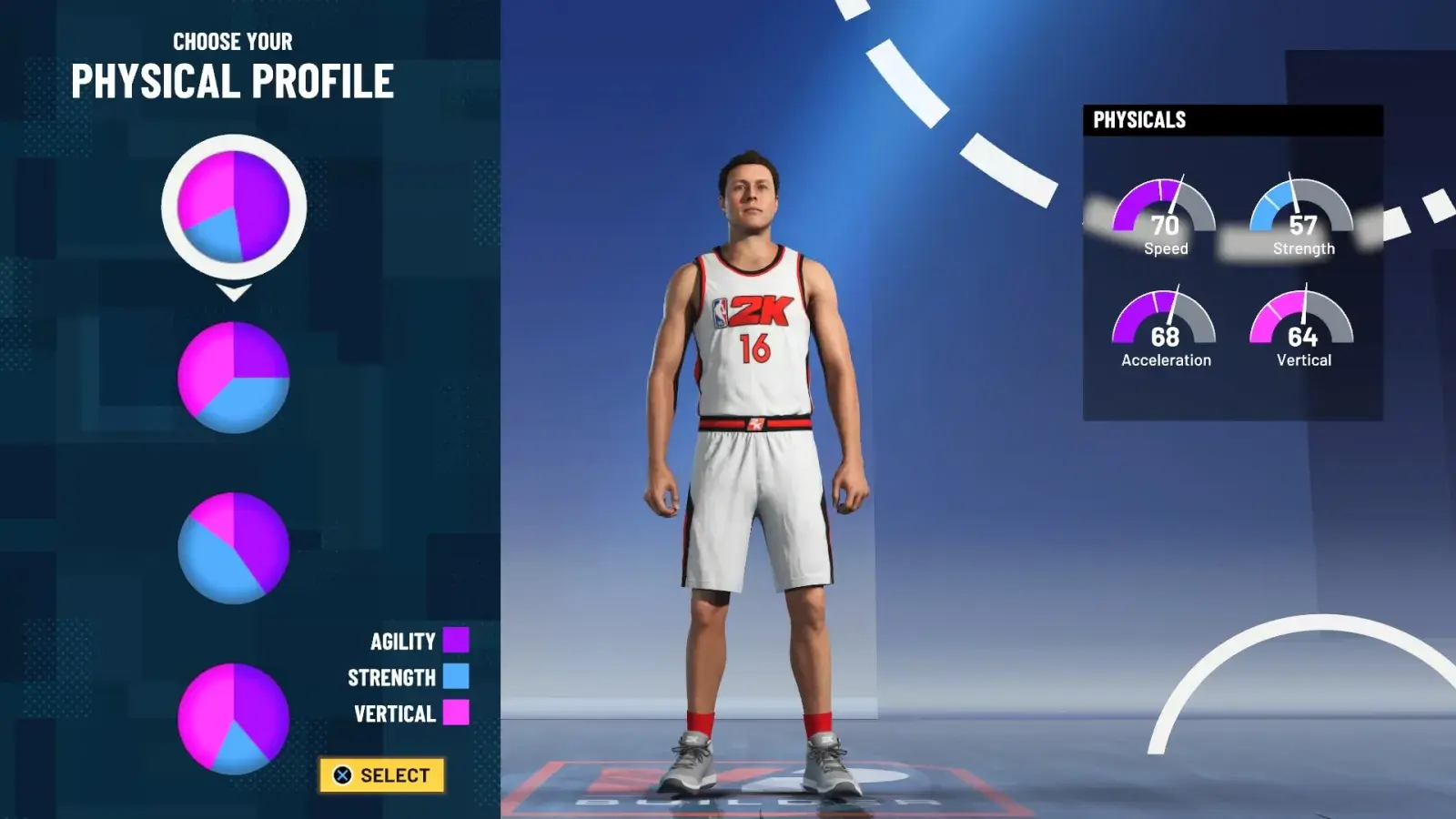Click the yellow Select button
This screenshot has width=1456, height=819.
(382, 775)
